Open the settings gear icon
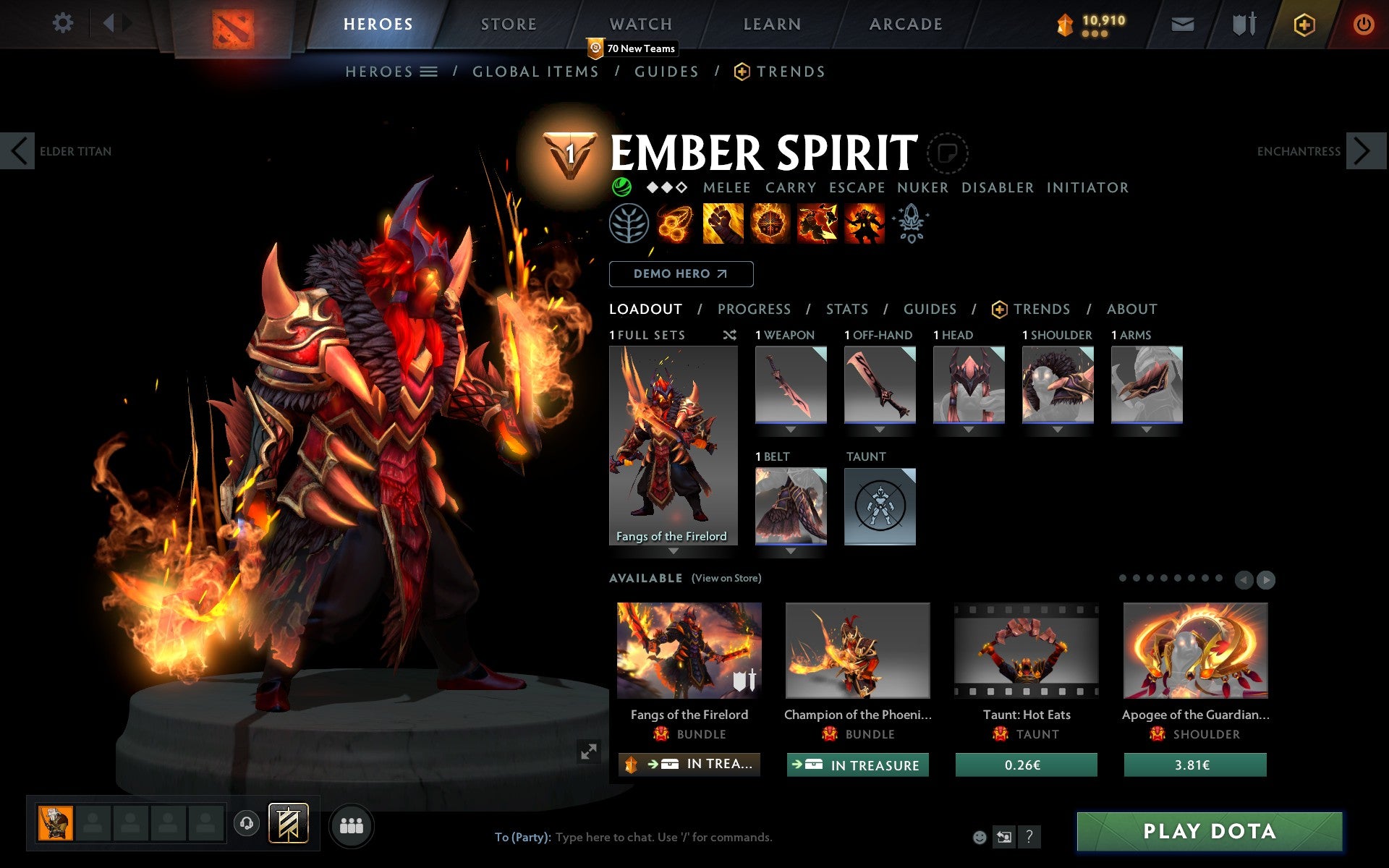Viewport: 1389px width, 868px height. 64,23
